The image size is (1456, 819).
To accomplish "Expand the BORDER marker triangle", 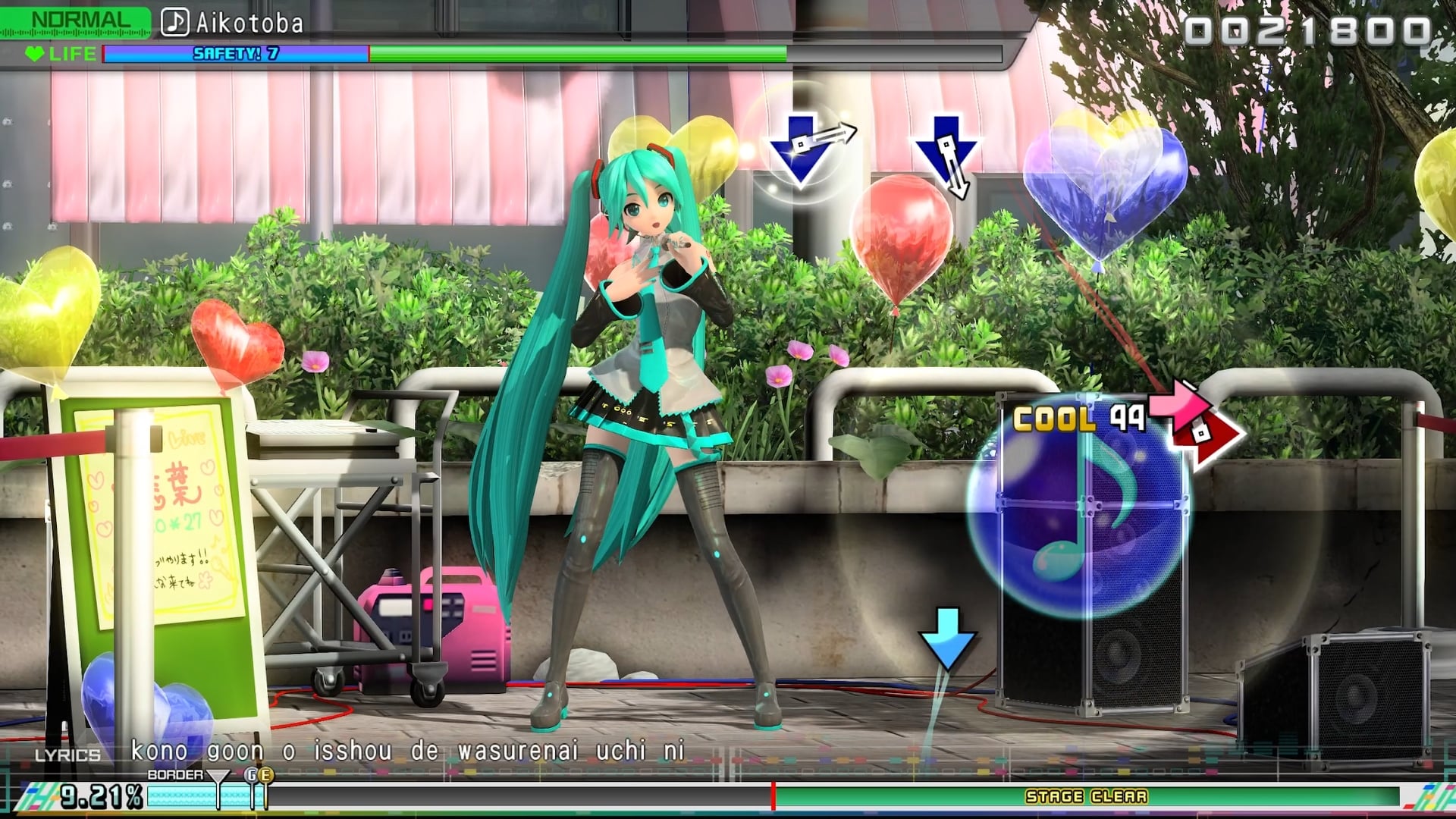I will point(218,776).
